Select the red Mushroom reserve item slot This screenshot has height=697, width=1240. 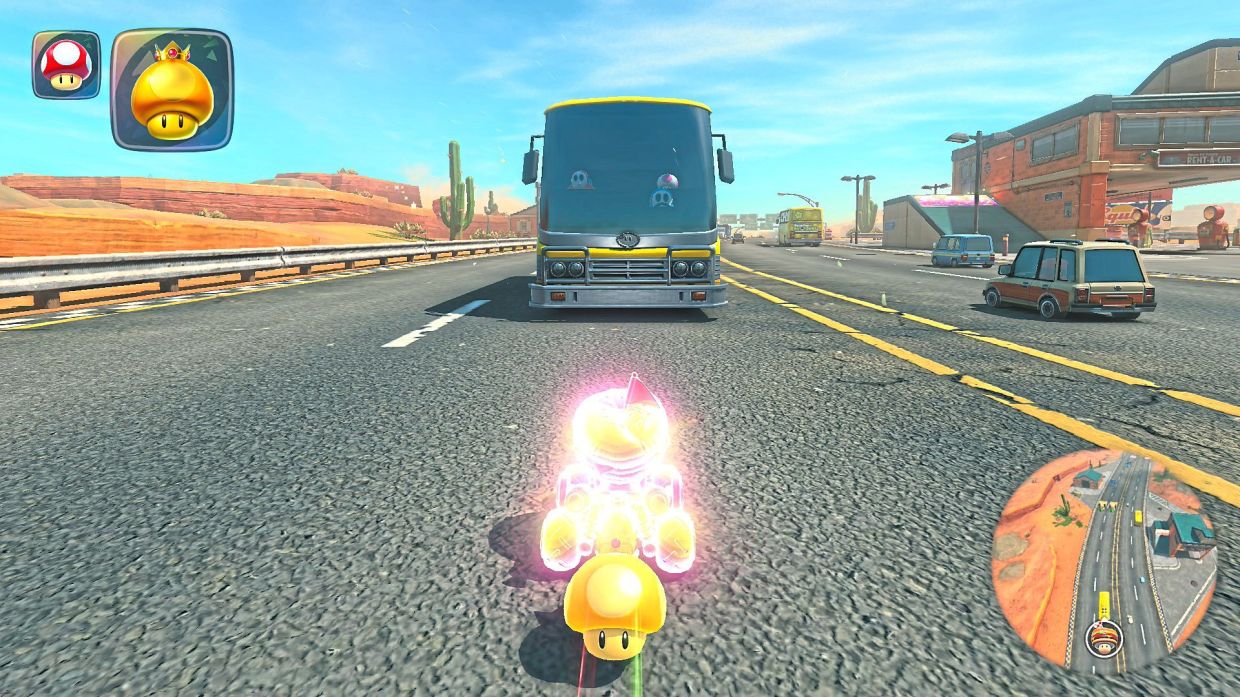click(66, 65)
